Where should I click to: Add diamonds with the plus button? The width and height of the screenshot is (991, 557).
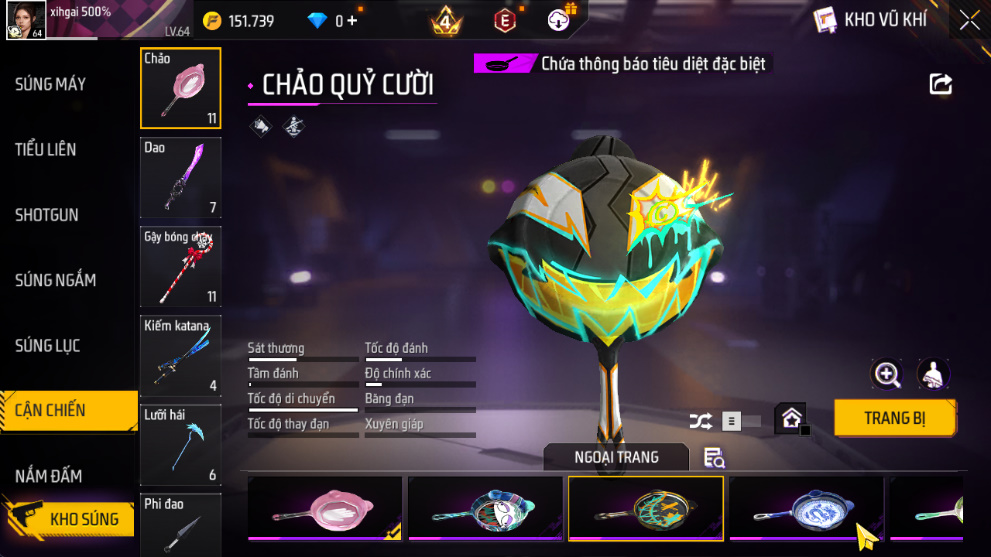(x=352, y=20)
